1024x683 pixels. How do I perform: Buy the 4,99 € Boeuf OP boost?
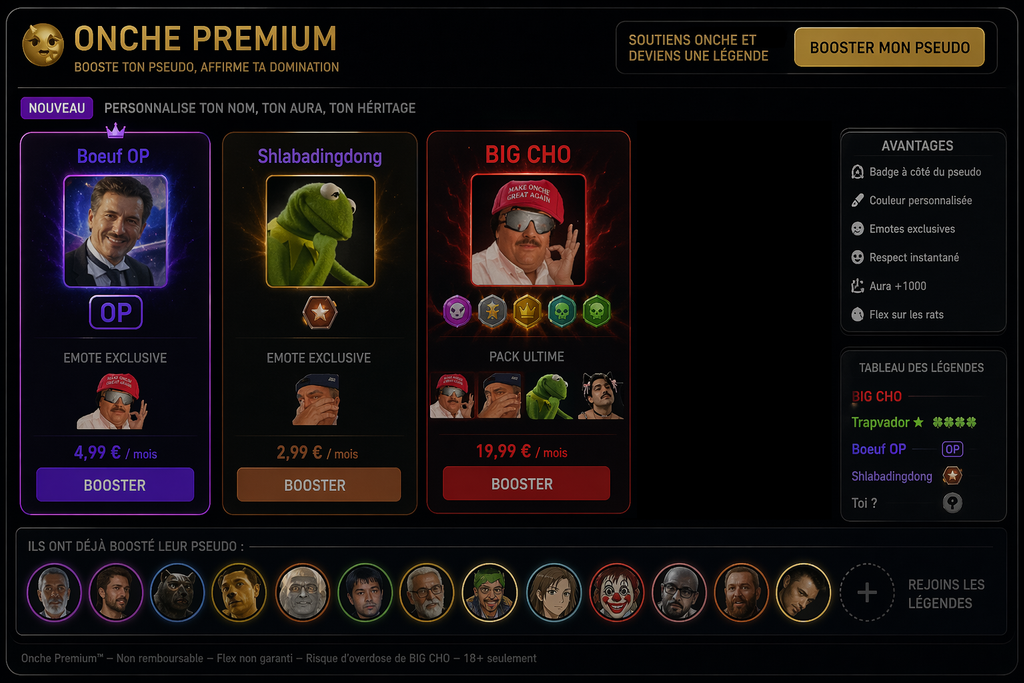pyautogui.click(x=115, y=485)
